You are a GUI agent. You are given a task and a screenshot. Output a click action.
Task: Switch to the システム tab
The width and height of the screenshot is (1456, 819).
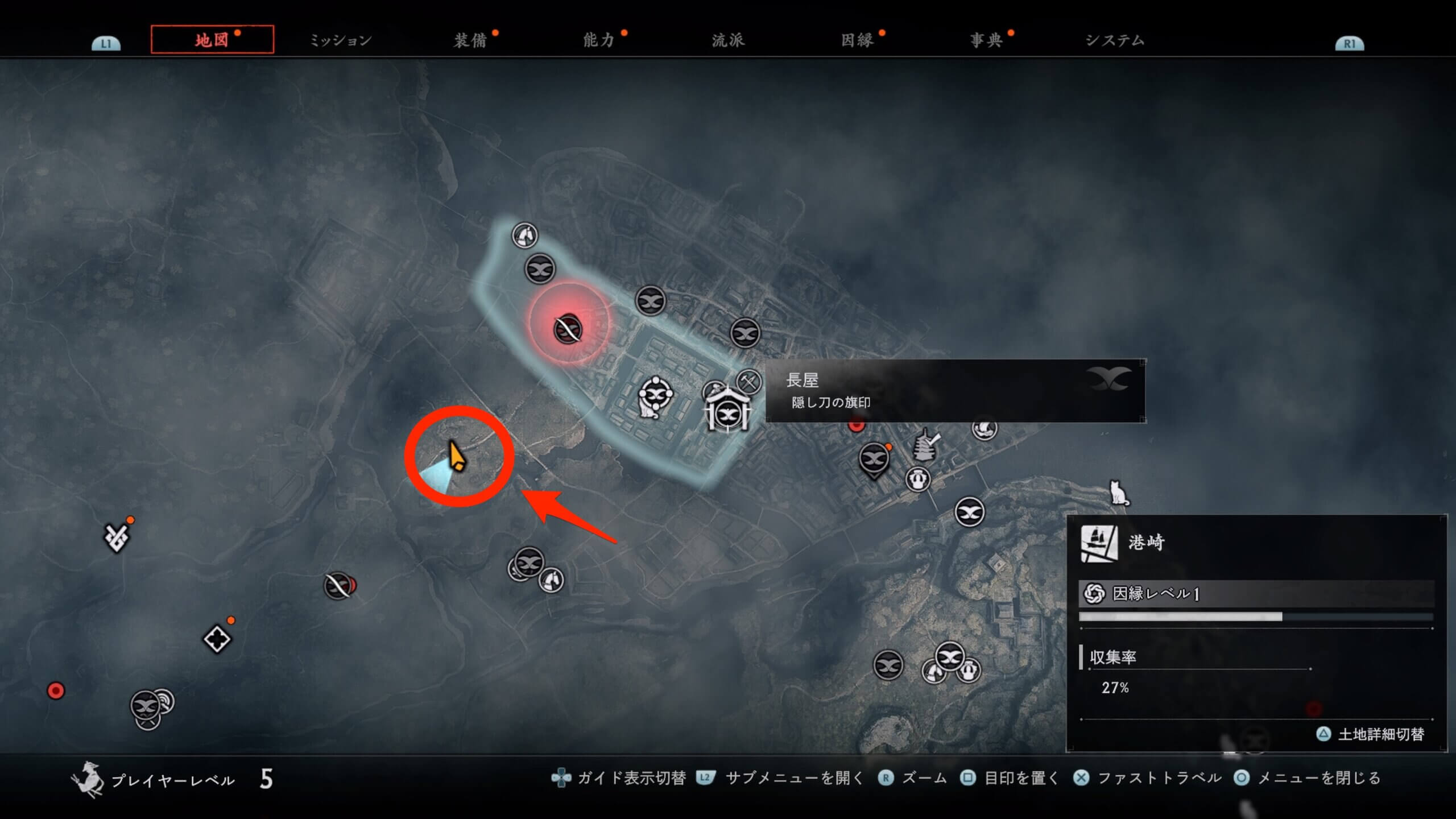point(1115,40)
